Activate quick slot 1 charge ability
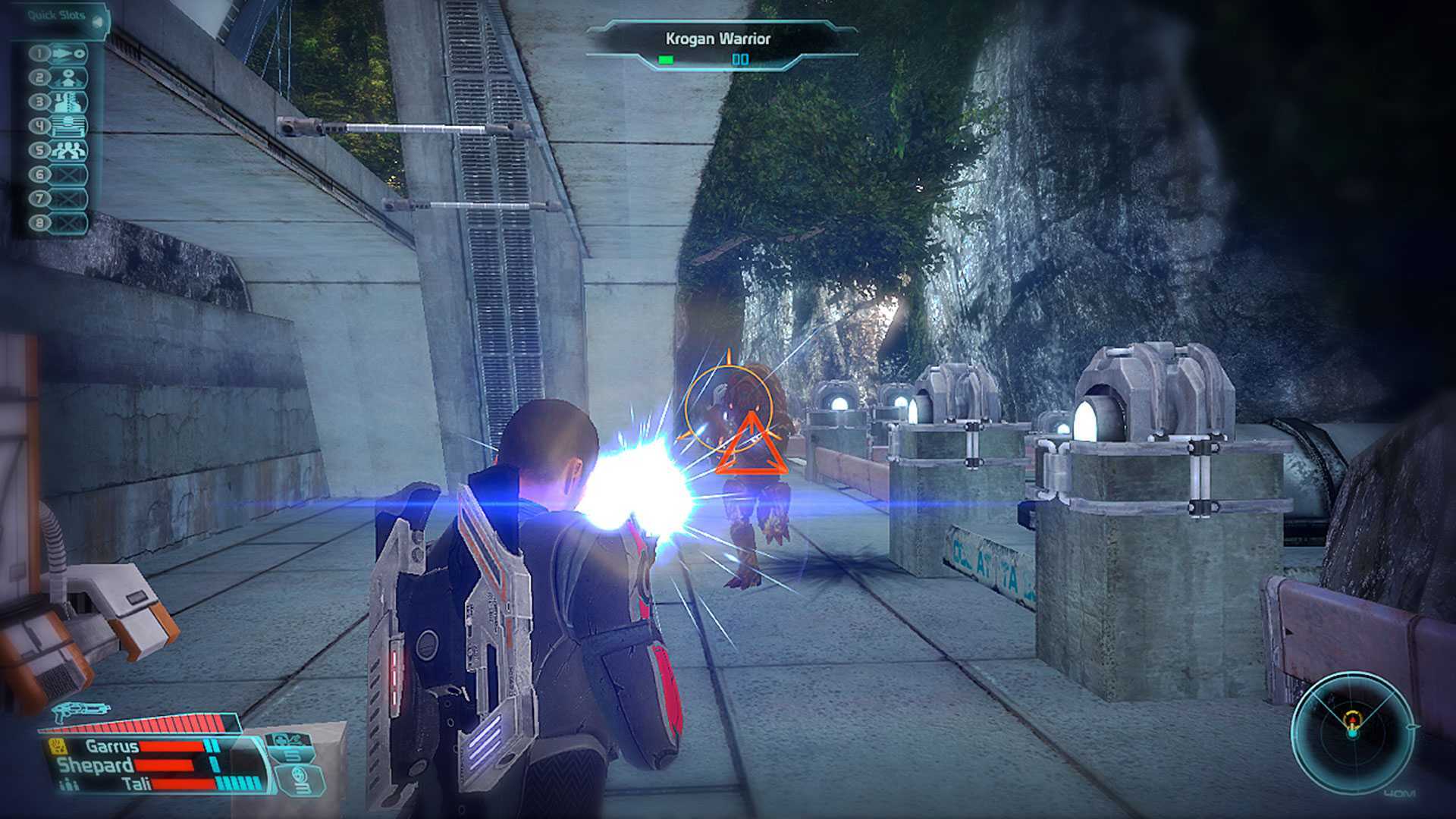This screenshot has height=819, width=1456. tap(68, 54)
